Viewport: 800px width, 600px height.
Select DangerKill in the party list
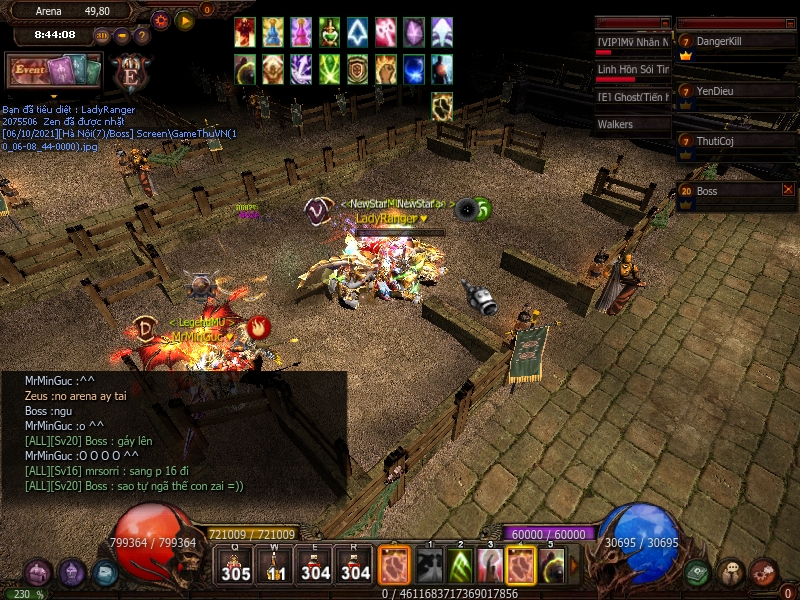736,41
